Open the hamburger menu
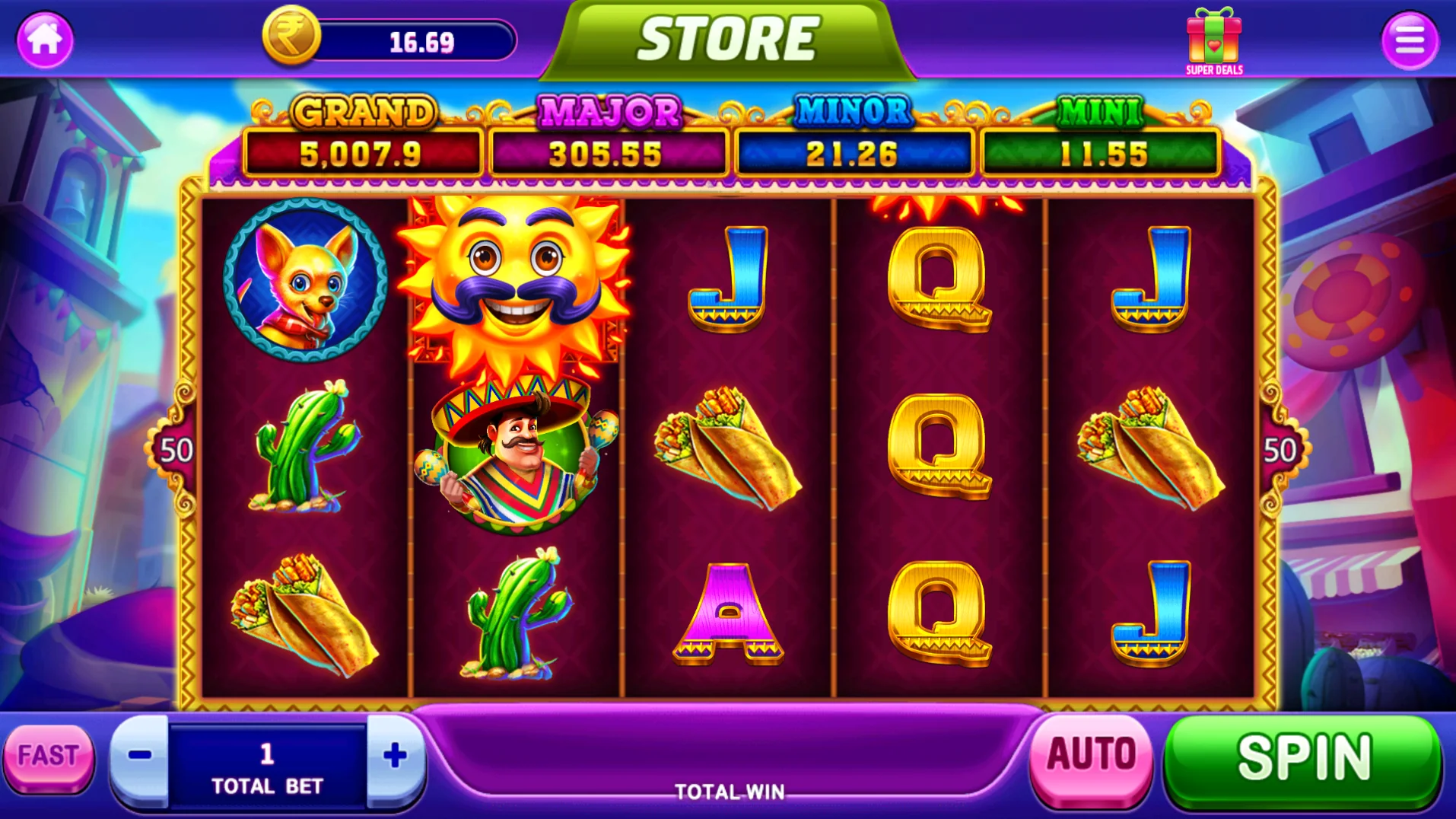The image size is (1456, 819). (1410, 40)
